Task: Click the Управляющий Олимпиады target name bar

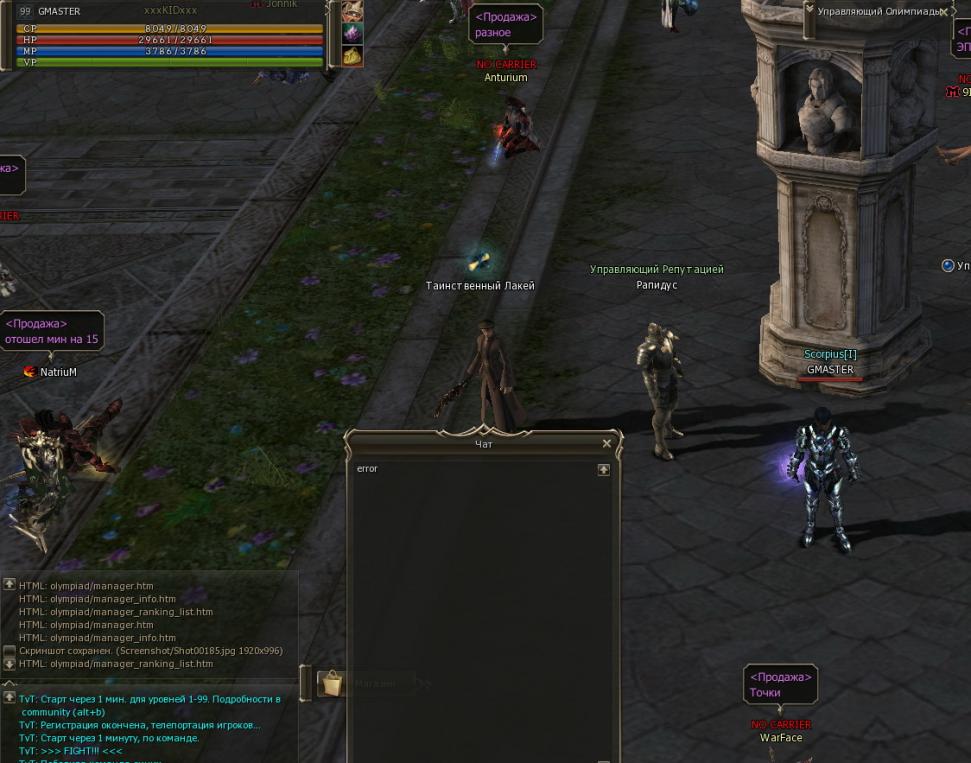Action: tap(878, 12)
